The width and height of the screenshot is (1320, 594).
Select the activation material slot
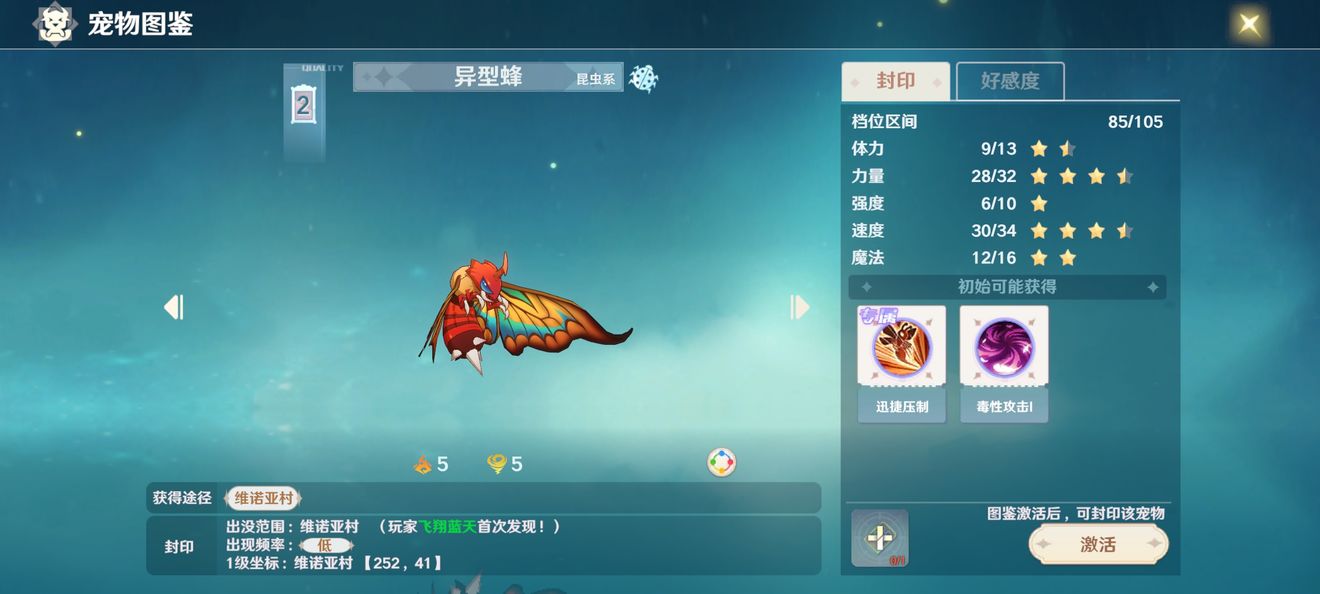point(879,538)
